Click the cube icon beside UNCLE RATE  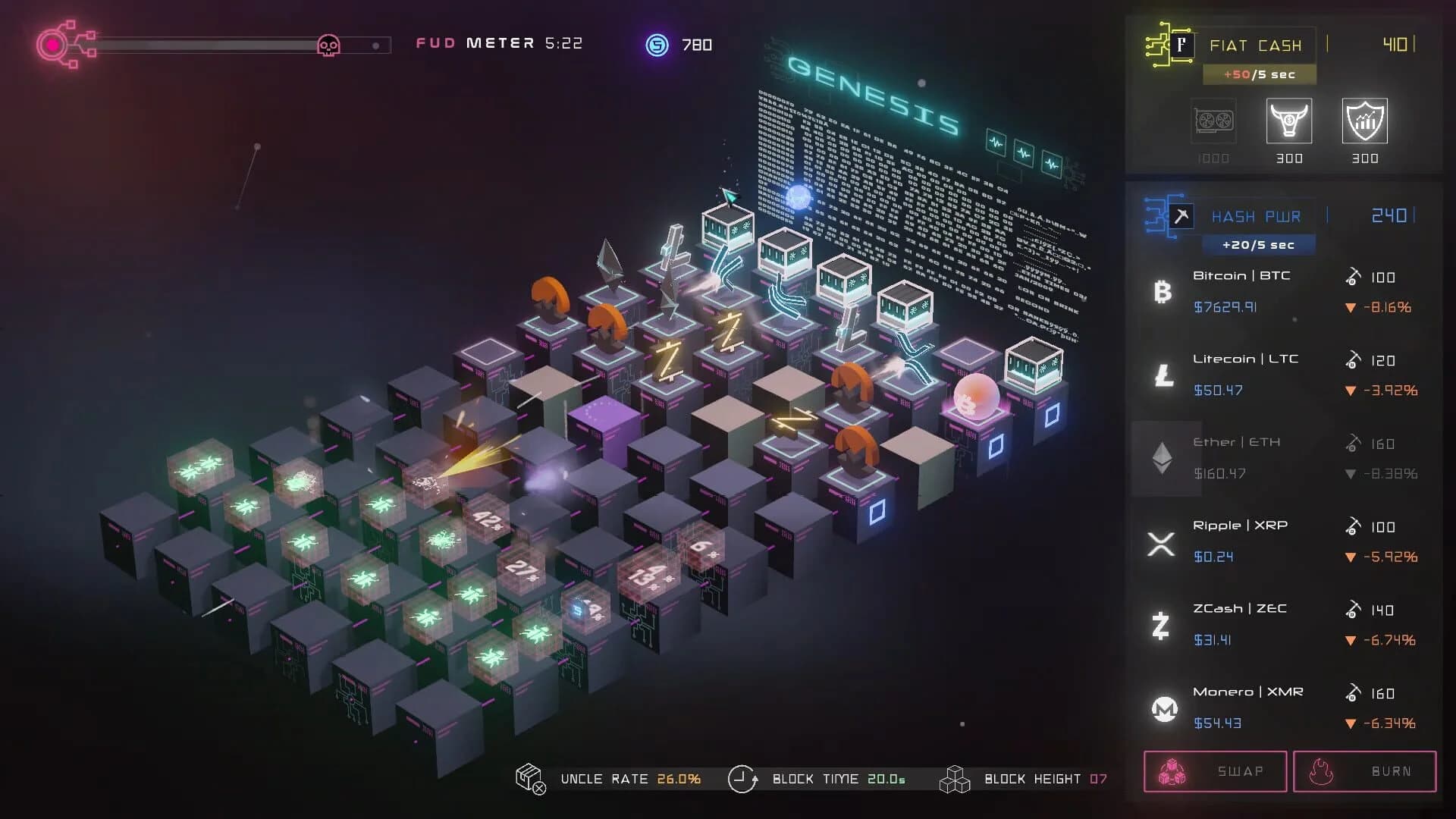529,778
